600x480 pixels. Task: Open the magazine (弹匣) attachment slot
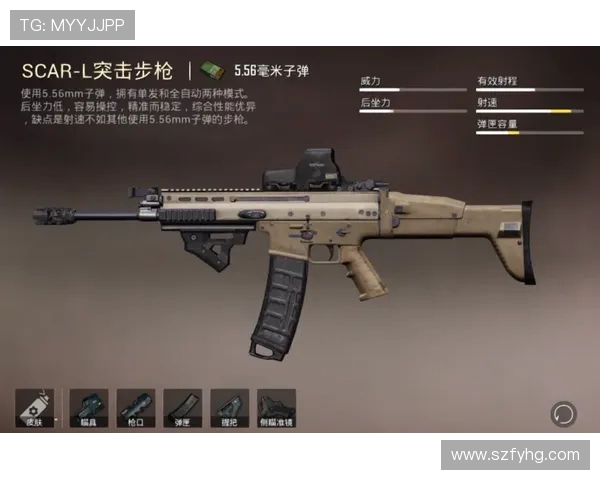coord(183,408)
